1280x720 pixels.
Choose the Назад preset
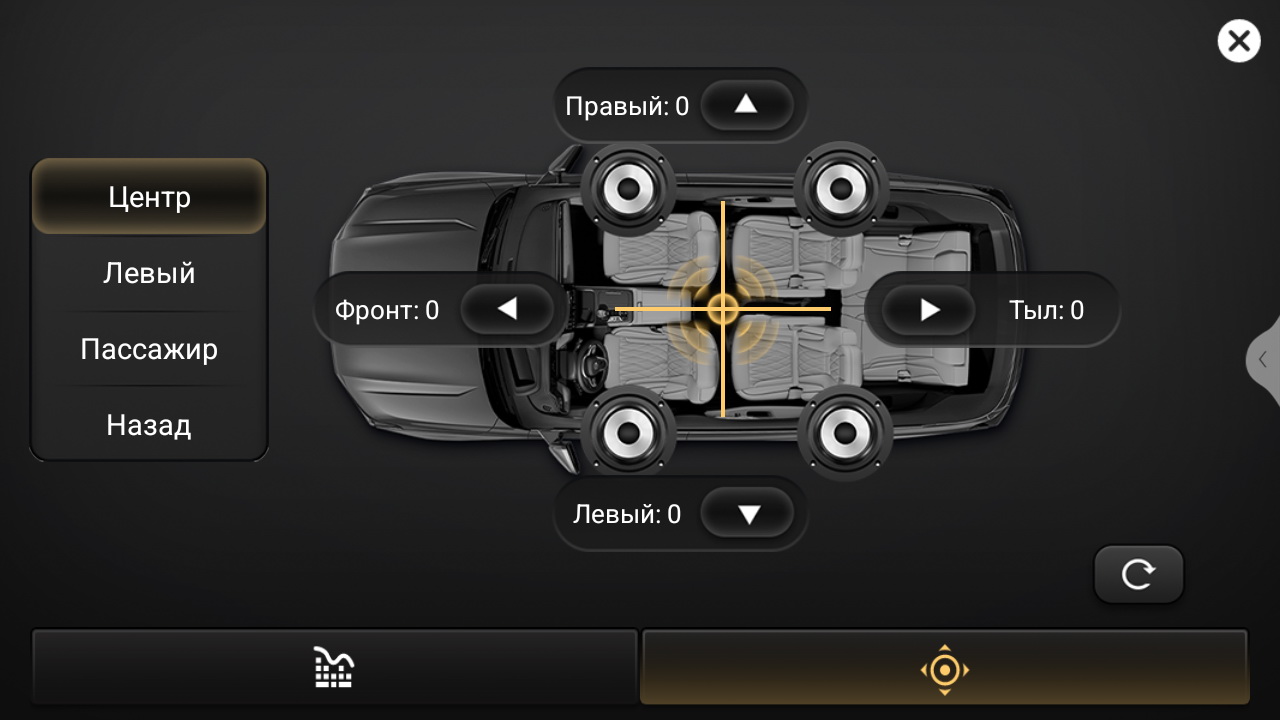149,425
